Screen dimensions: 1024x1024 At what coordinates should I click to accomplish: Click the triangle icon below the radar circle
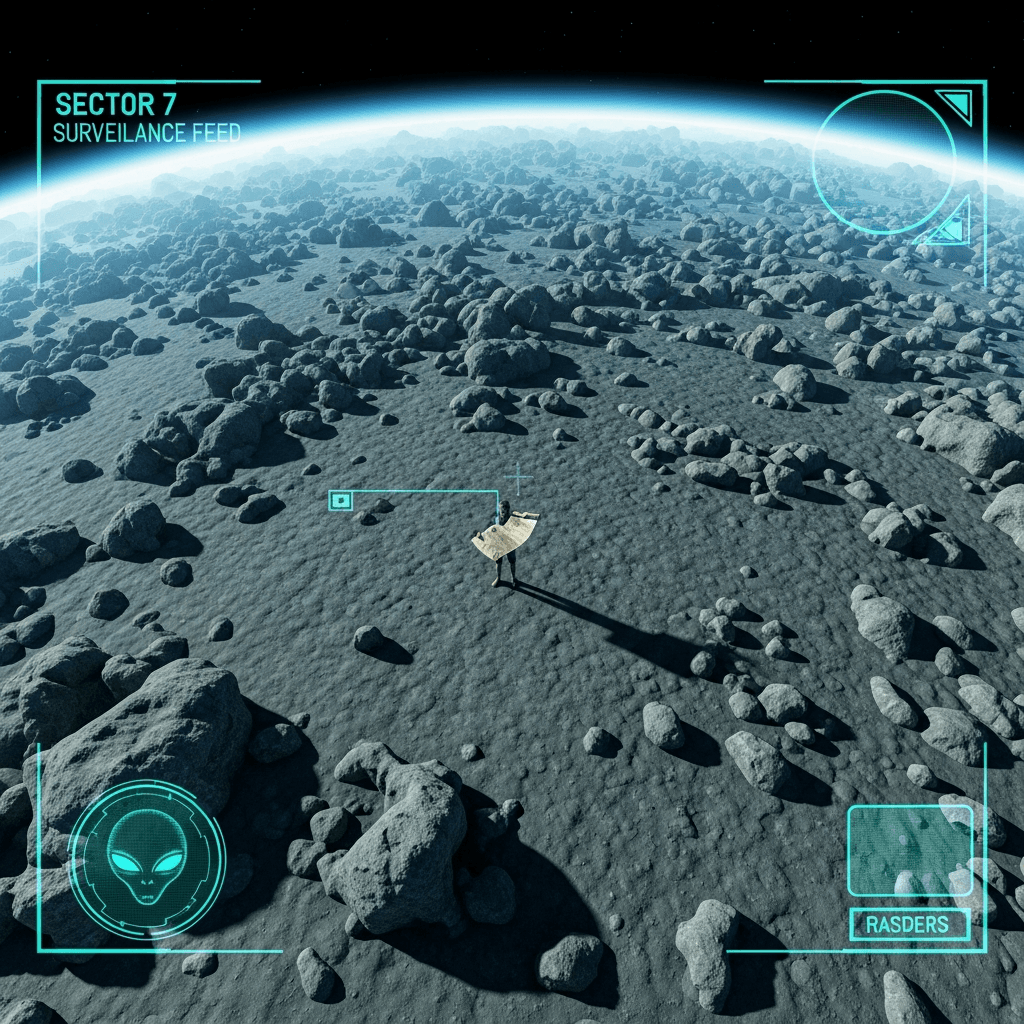951,225
